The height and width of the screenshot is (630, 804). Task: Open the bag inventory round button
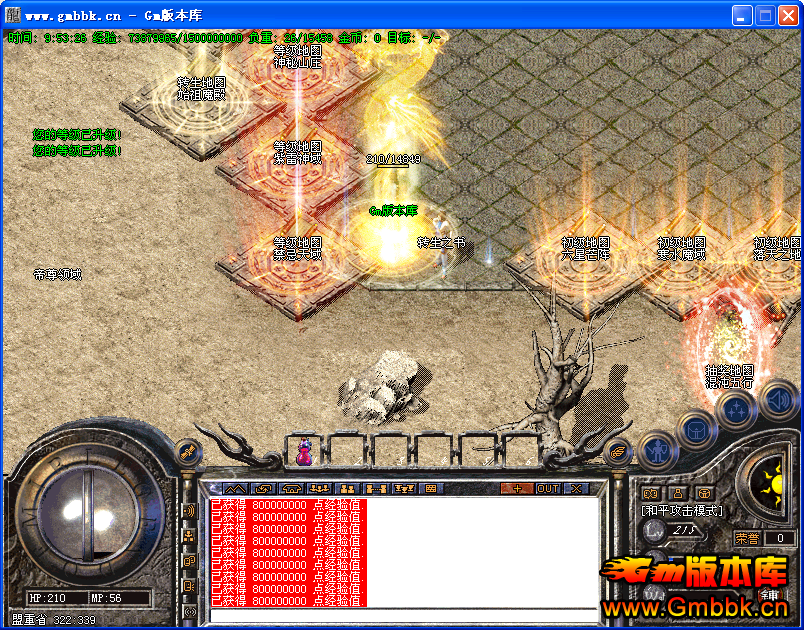(695, 429)
